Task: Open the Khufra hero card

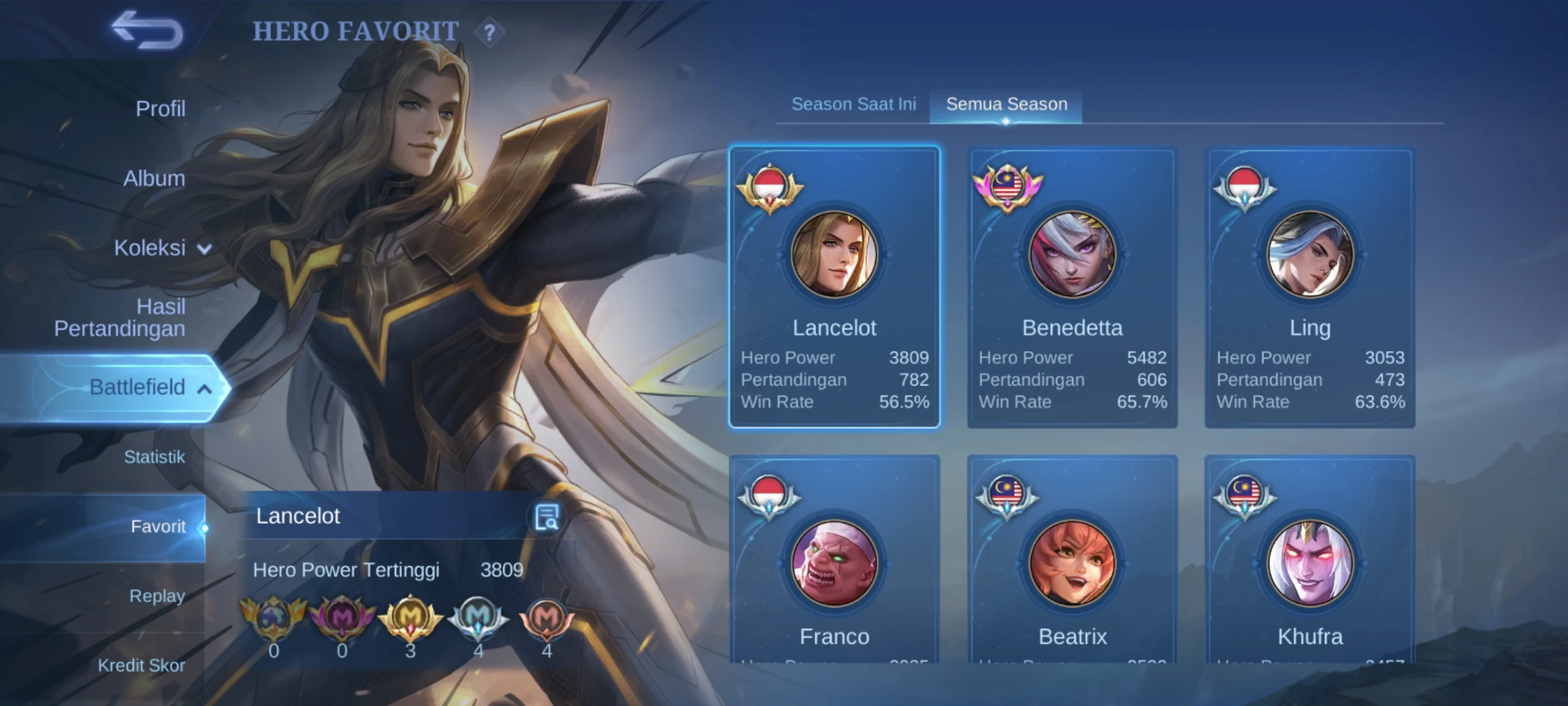Action: click(1310, 562)
